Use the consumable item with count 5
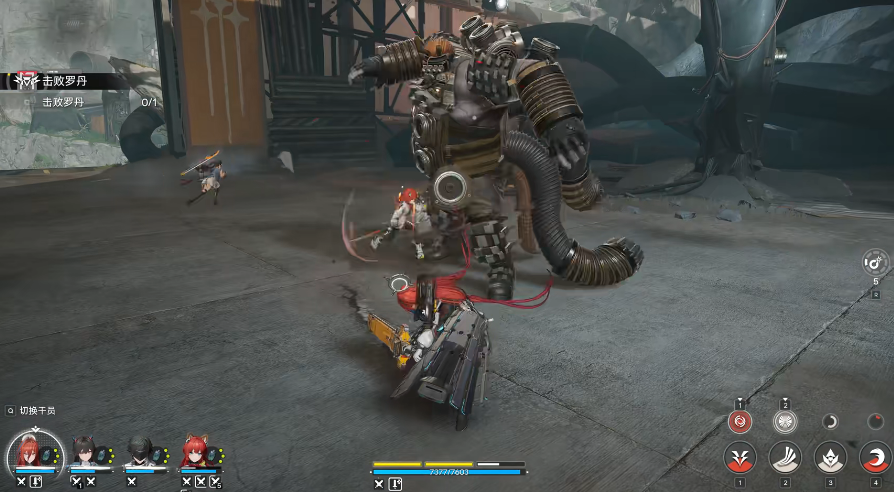 pos(875,264)
